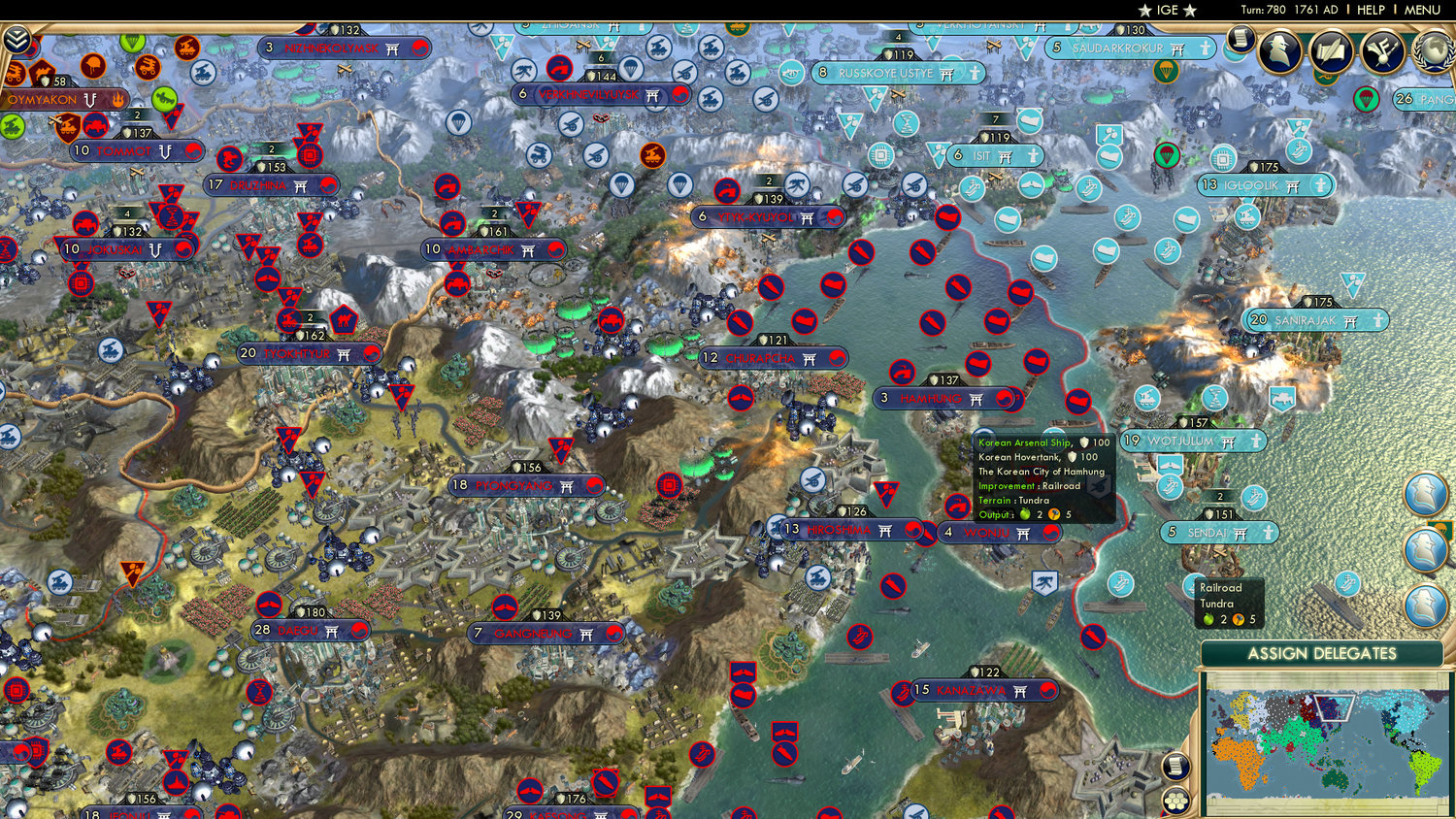Open the Espionage Overview spy icon
This screenshot has height=819, width=1456.
point(1277,52)
